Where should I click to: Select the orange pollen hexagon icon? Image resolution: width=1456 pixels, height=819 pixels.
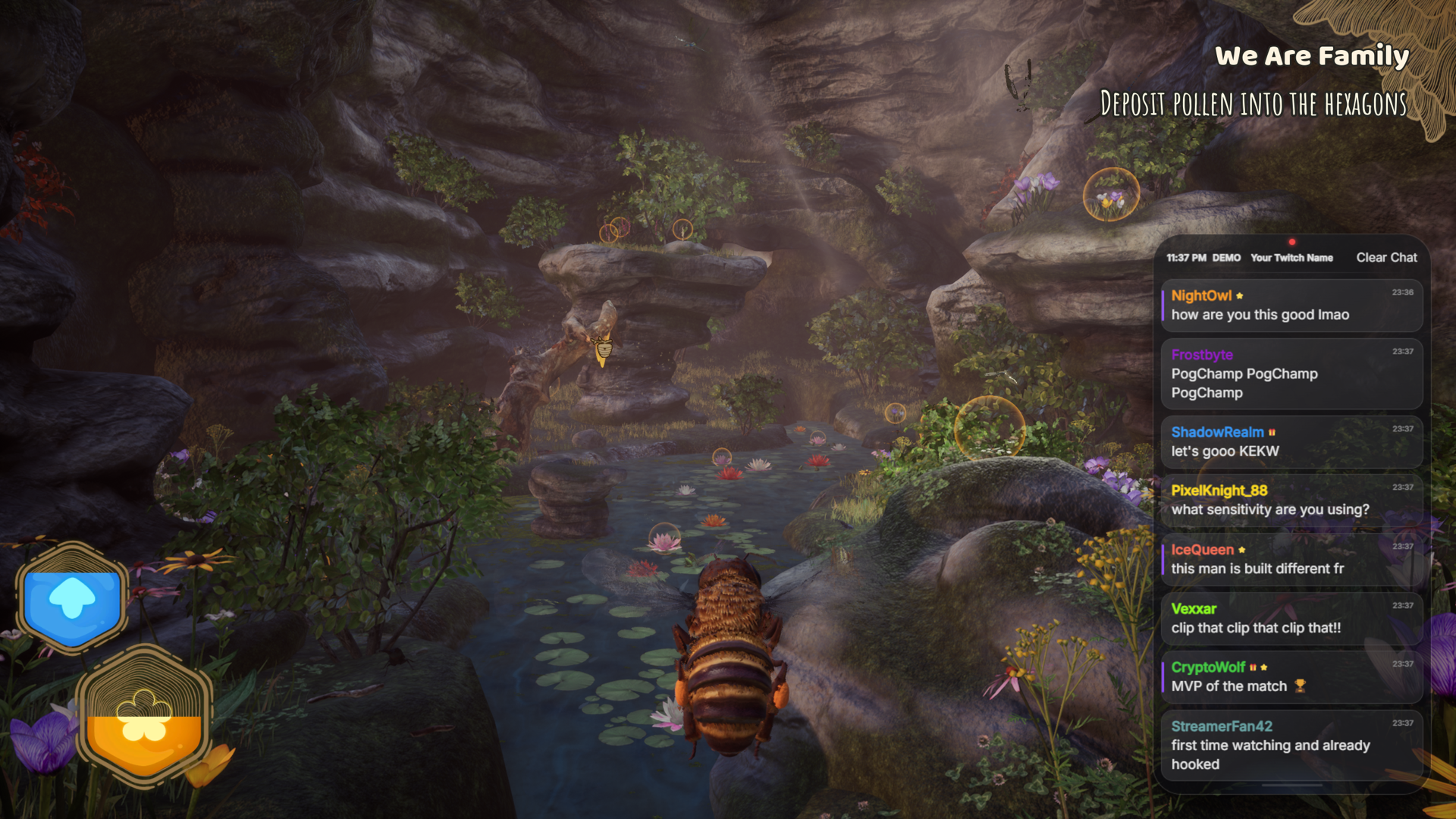point(144,717)
